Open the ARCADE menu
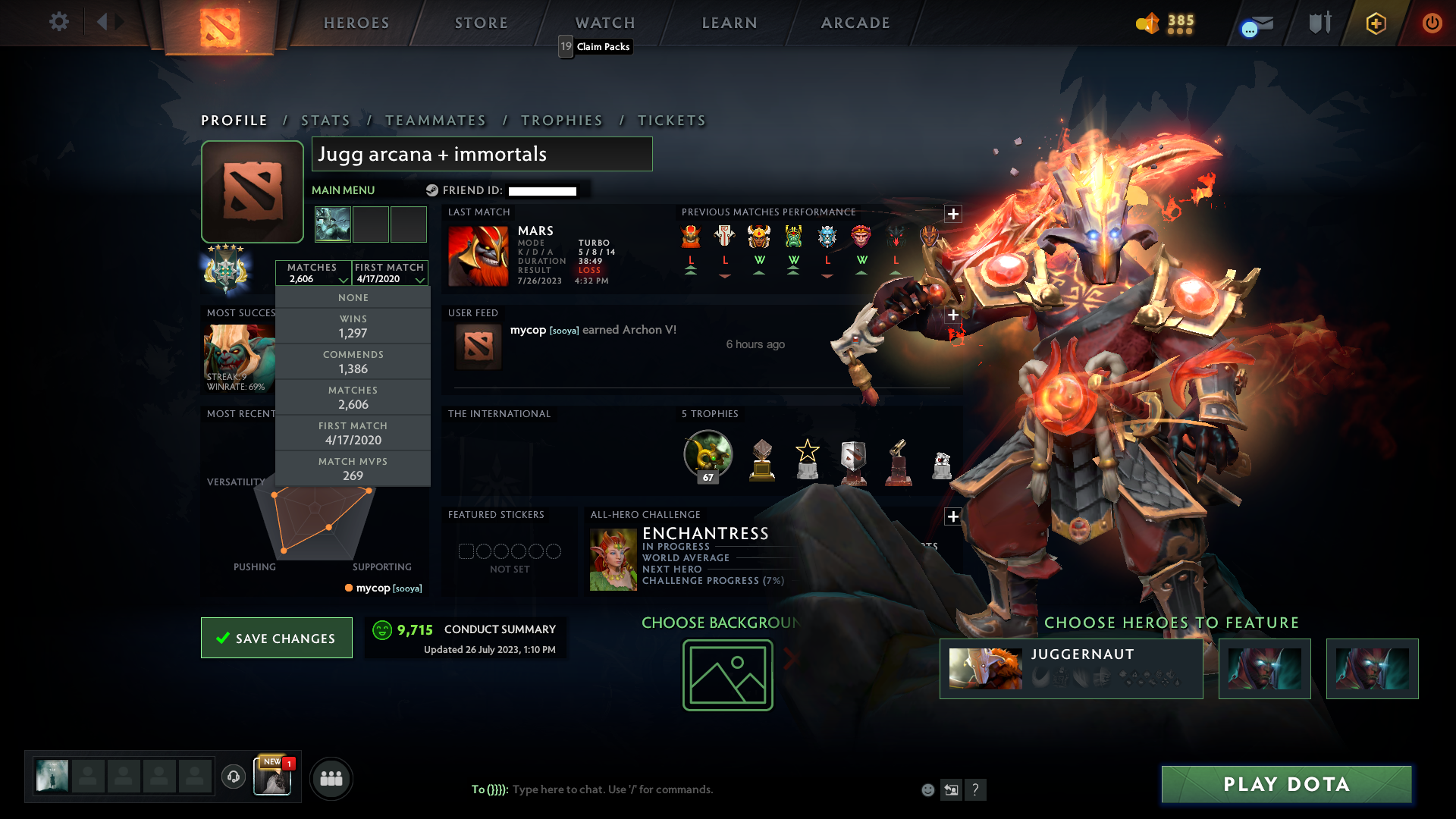This screenshot has width=1456, height=819. click(855, 23)
